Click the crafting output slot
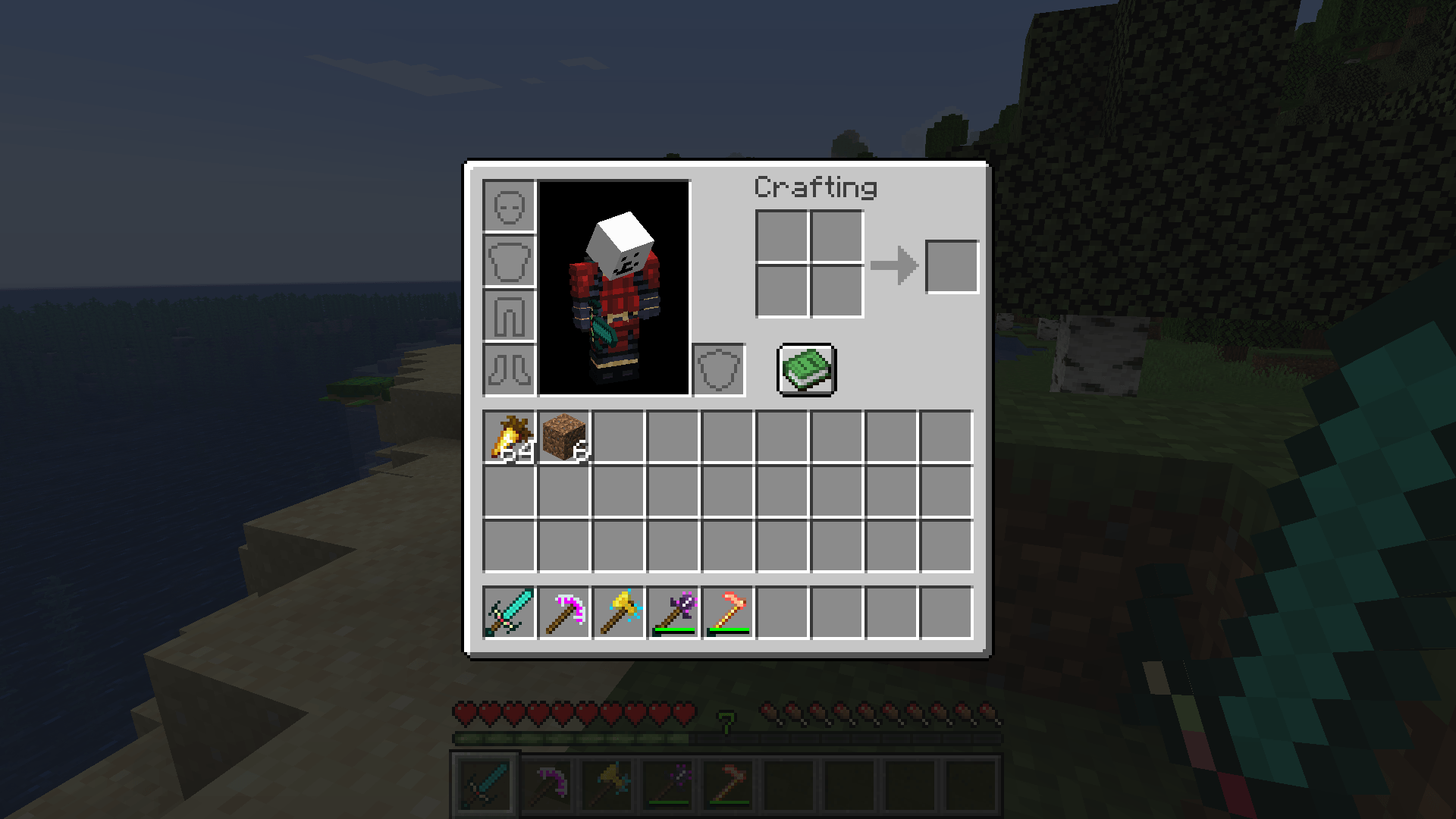 point(952,265)
